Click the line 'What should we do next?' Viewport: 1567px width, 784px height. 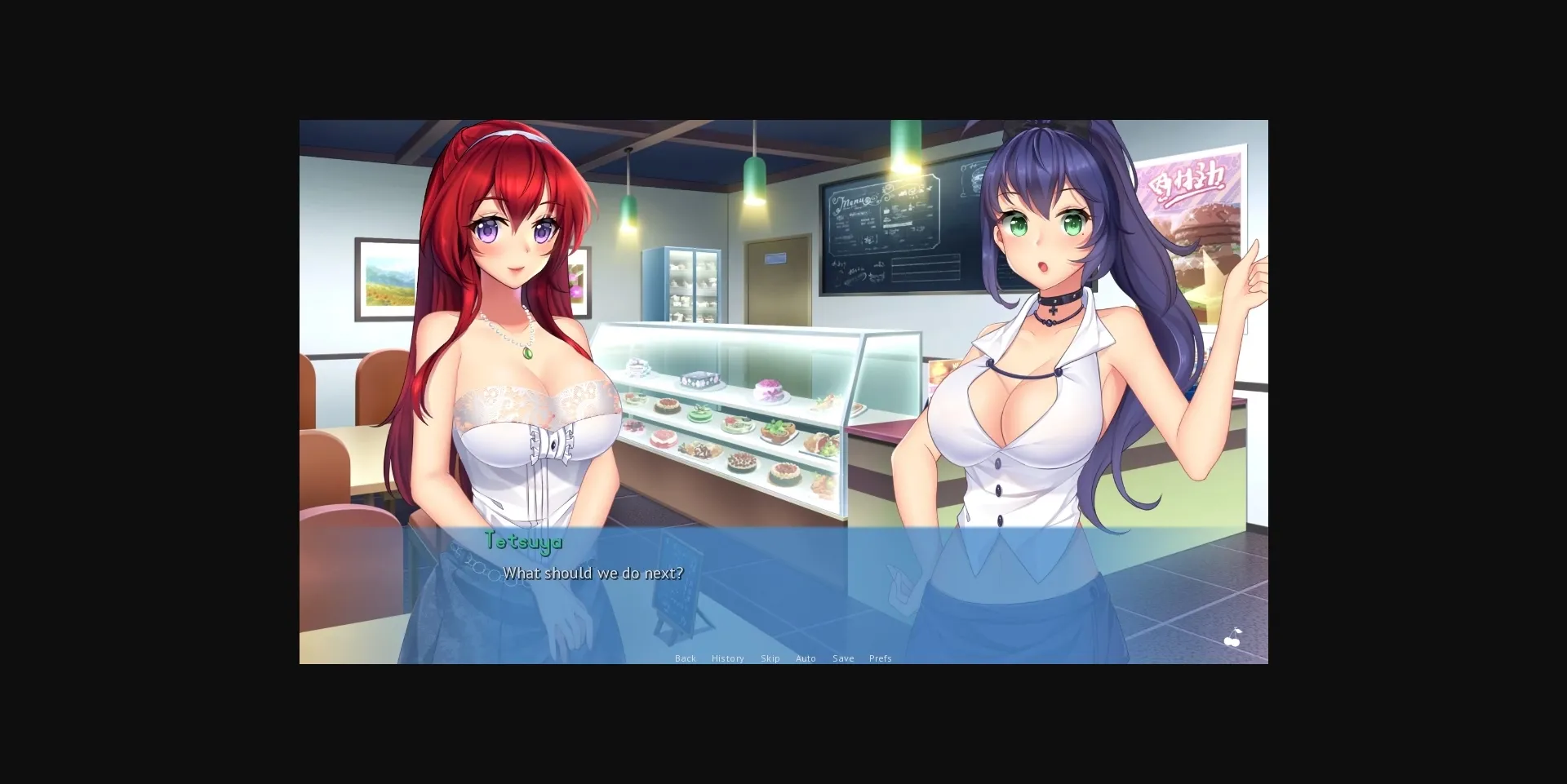tap(592, 573)
